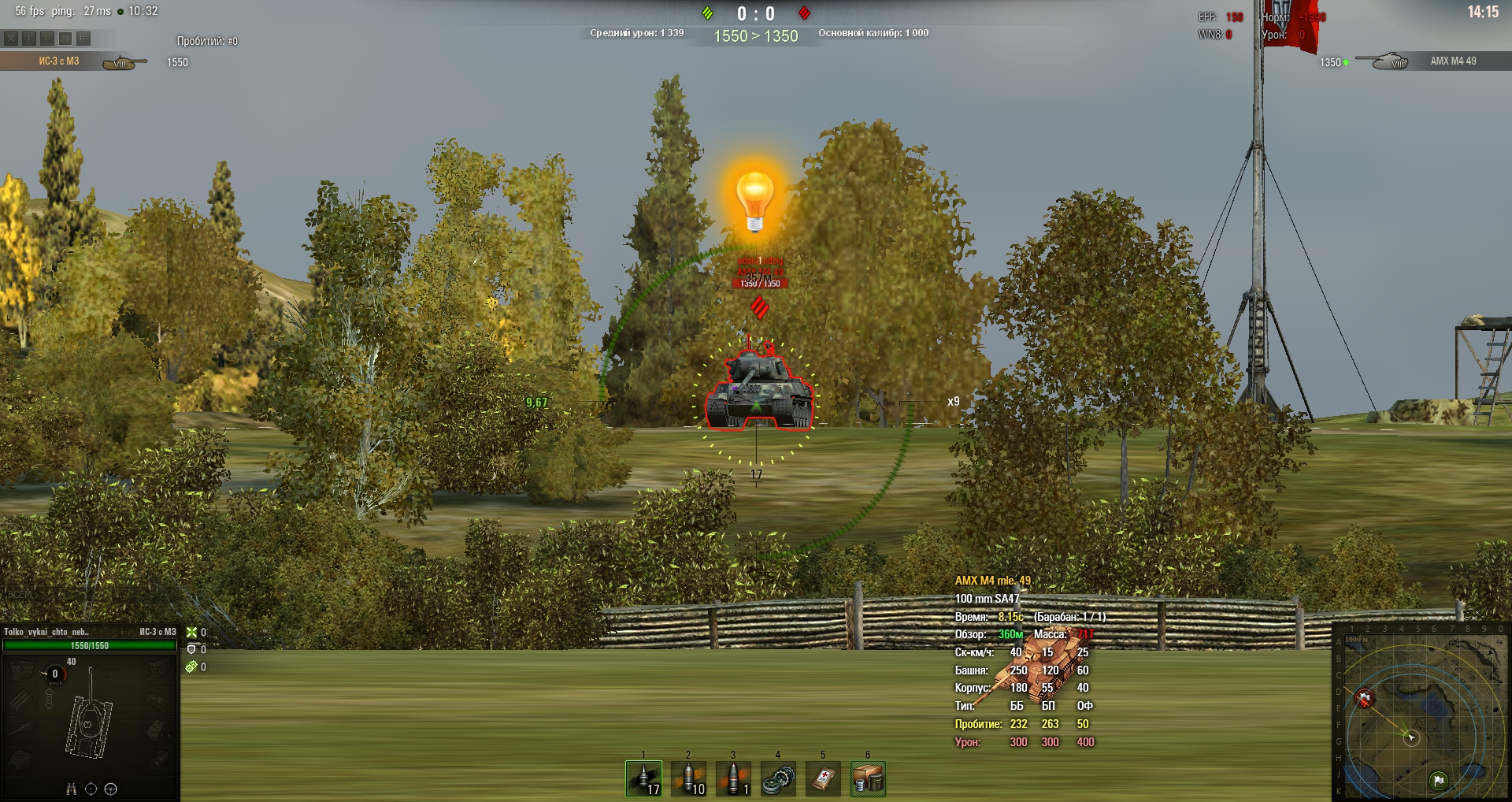This screenshot has height=802, width=1512.
Task: Switch to the premium shell with 10 rounds
Action: point(688,778)
